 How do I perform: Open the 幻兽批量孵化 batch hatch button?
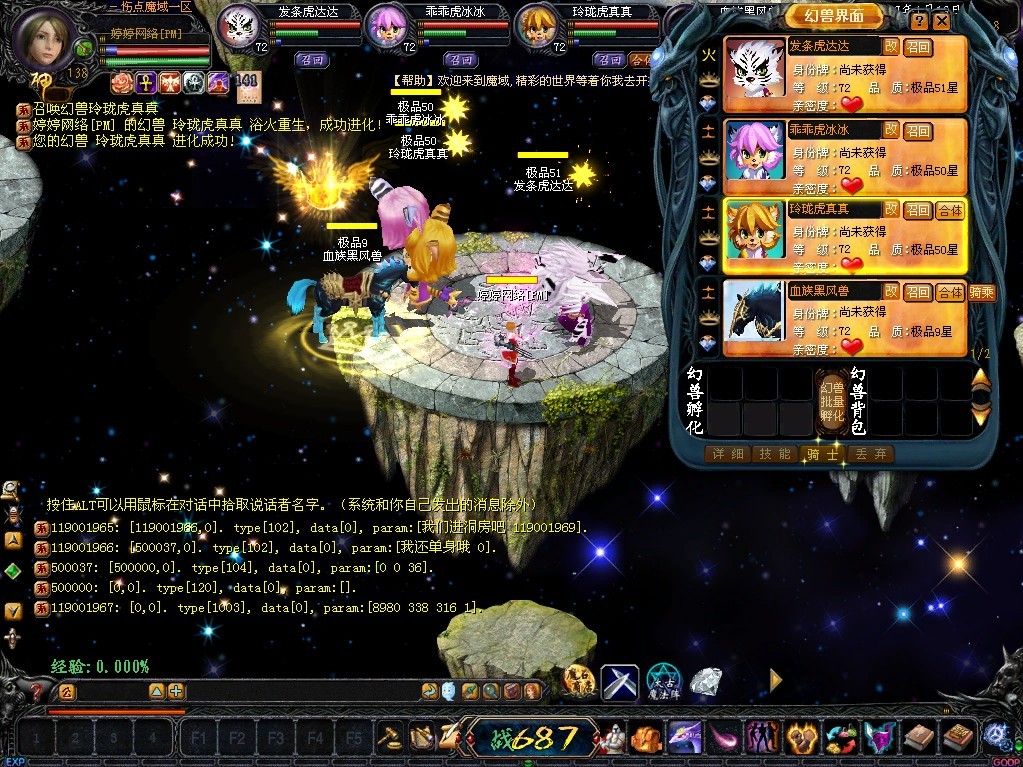click(x=832, y=400)
